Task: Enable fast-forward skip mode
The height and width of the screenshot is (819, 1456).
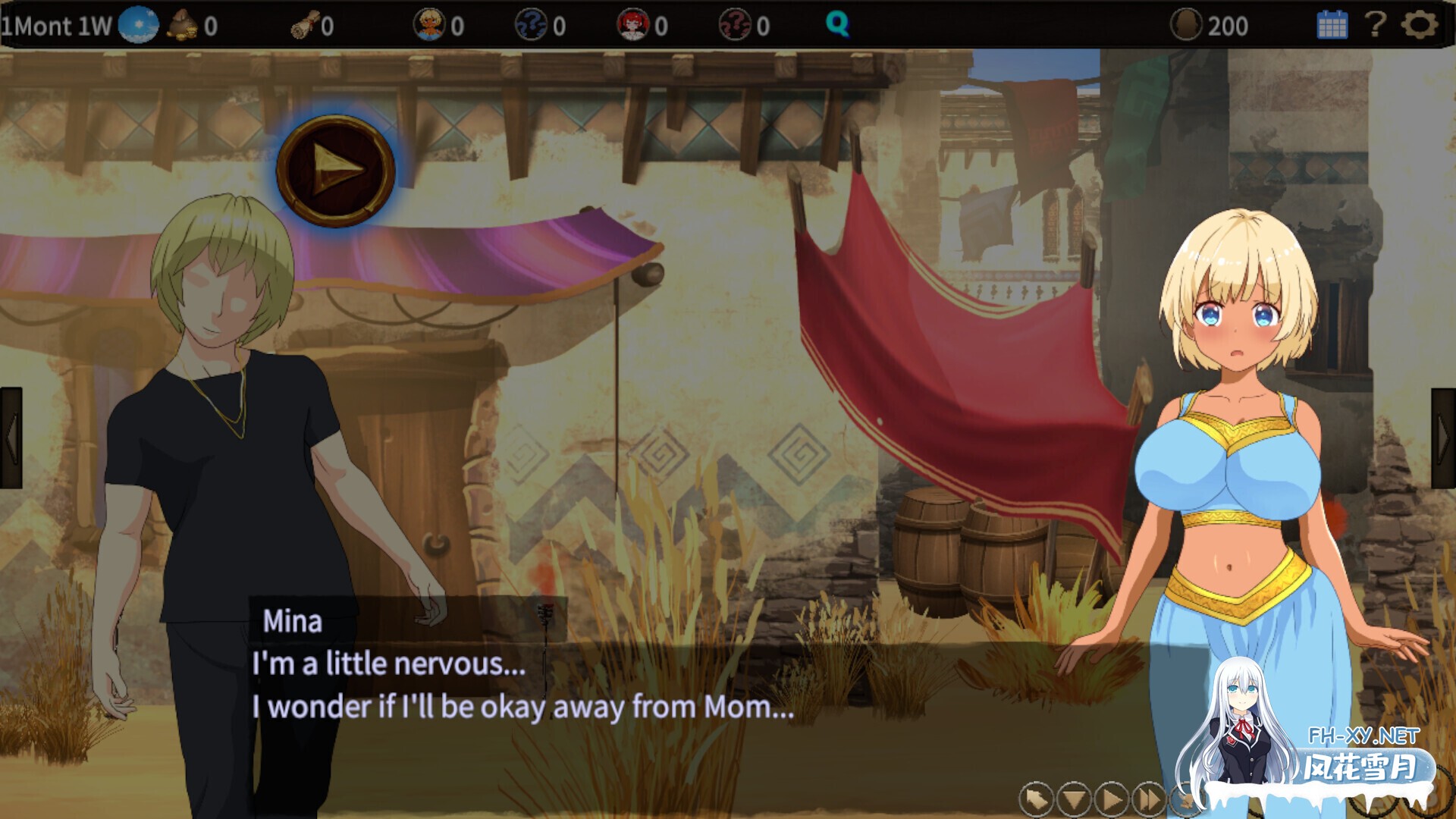Action: pyautogui.click(x=1149, y=798)
